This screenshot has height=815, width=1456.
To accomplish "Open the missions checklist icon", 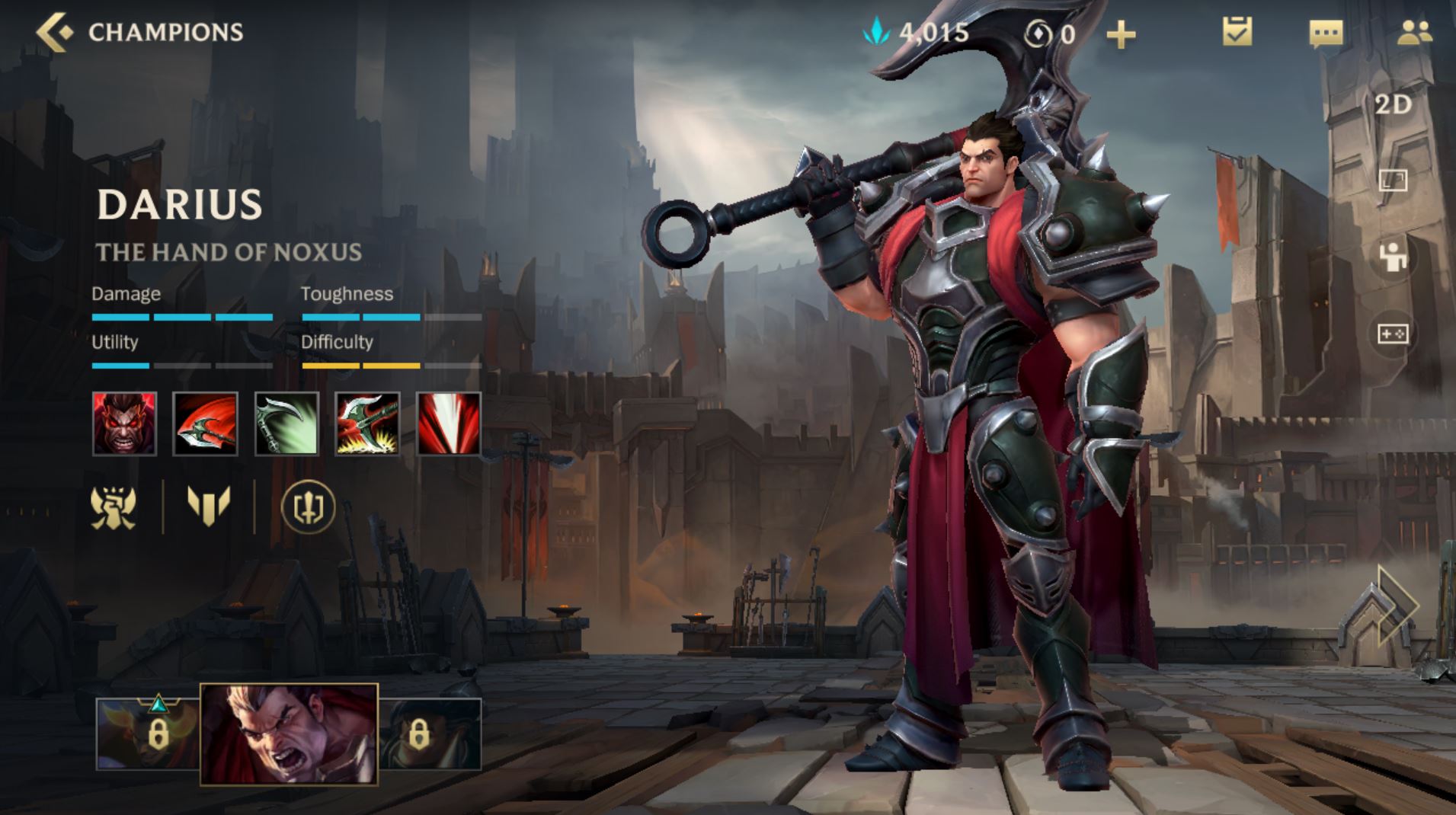I will click(x=1237, y=32).
